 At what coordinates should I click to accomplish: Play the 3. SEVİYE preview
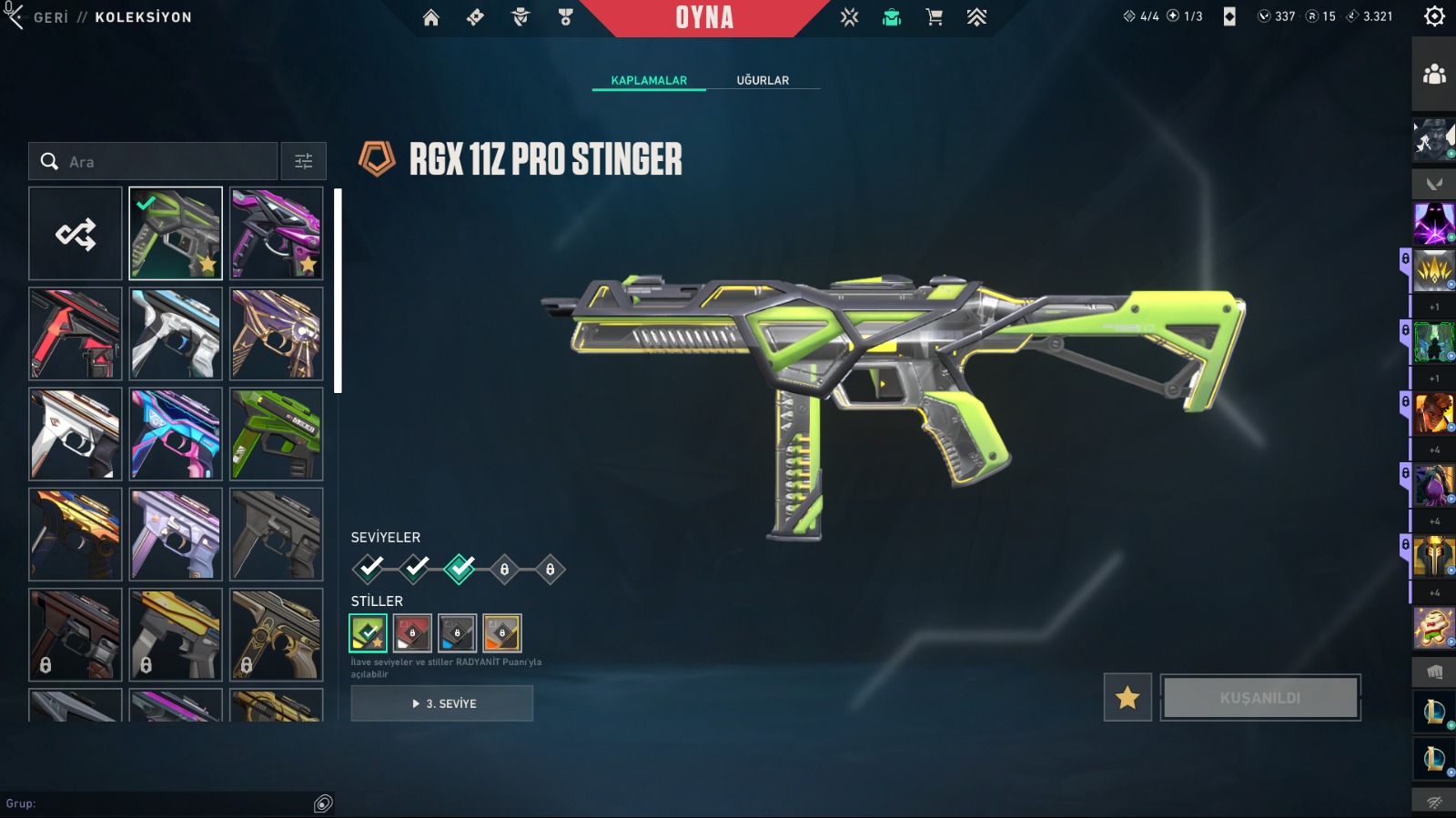[442, 703]
